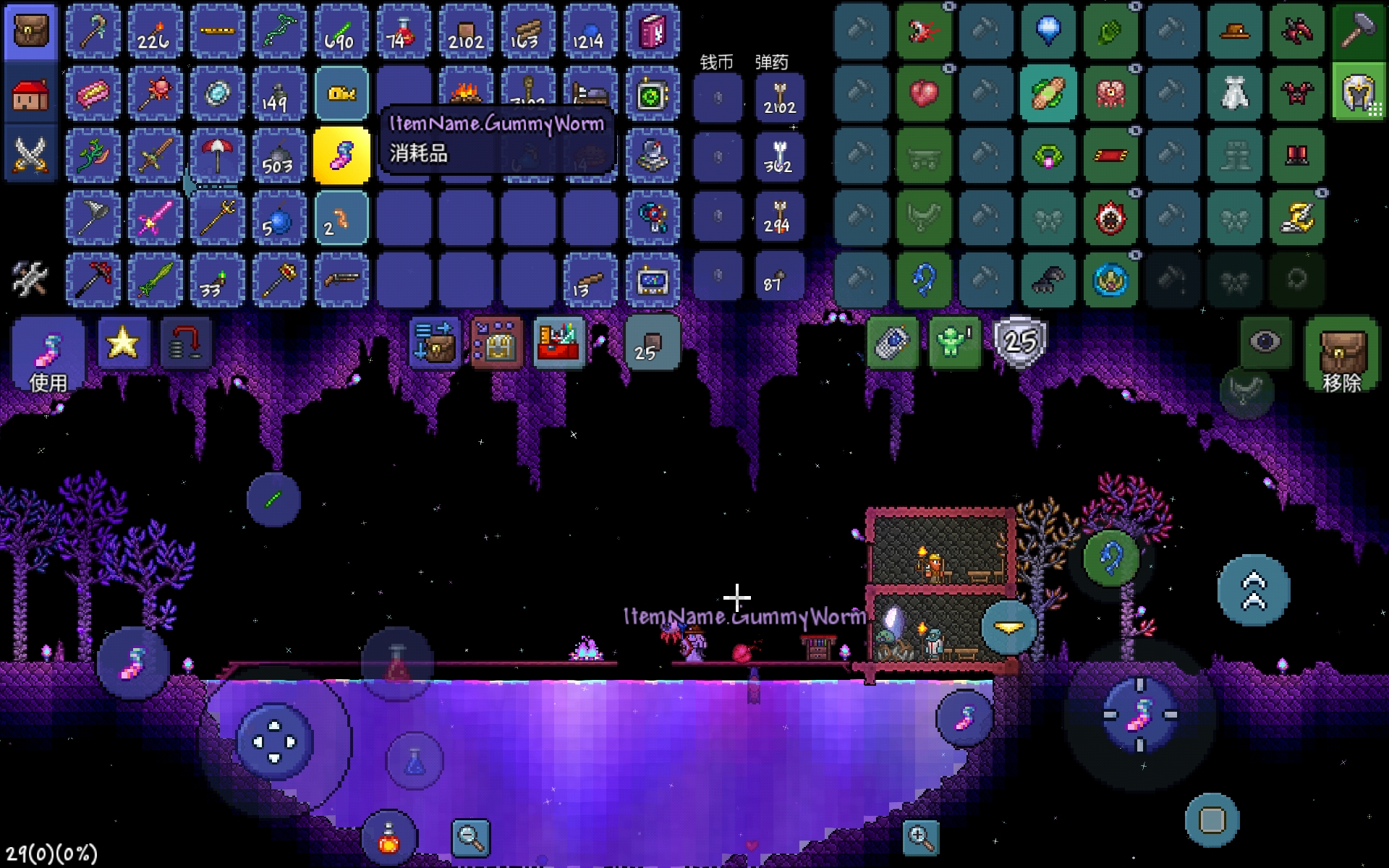Tap the double-arrow jump button
The height and width of the screenshot is (868, 1389).
pyautogui.click(x=1254, y=590)
